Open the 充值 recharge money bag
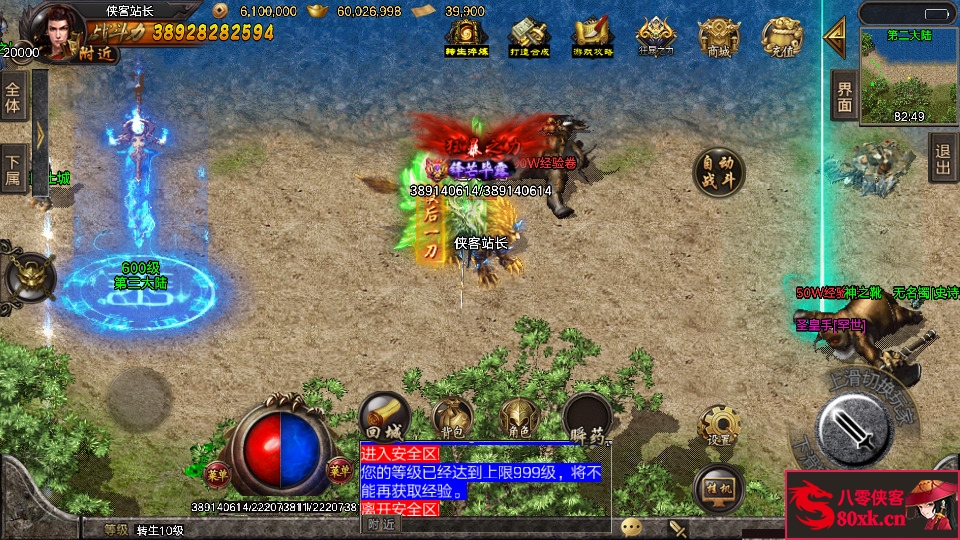This screenshot has height=540, width=960. [782, 39]
